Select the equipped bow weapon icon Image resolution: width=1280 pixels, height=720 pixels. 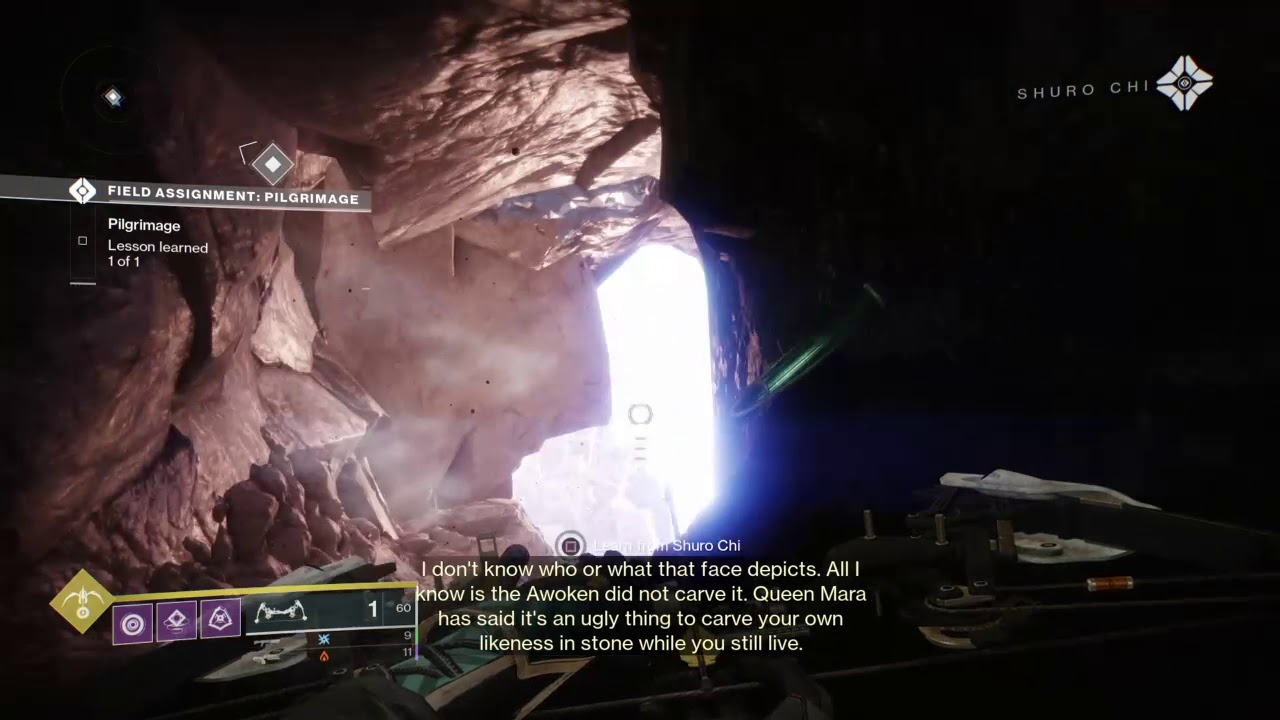(x=281, y=610)
